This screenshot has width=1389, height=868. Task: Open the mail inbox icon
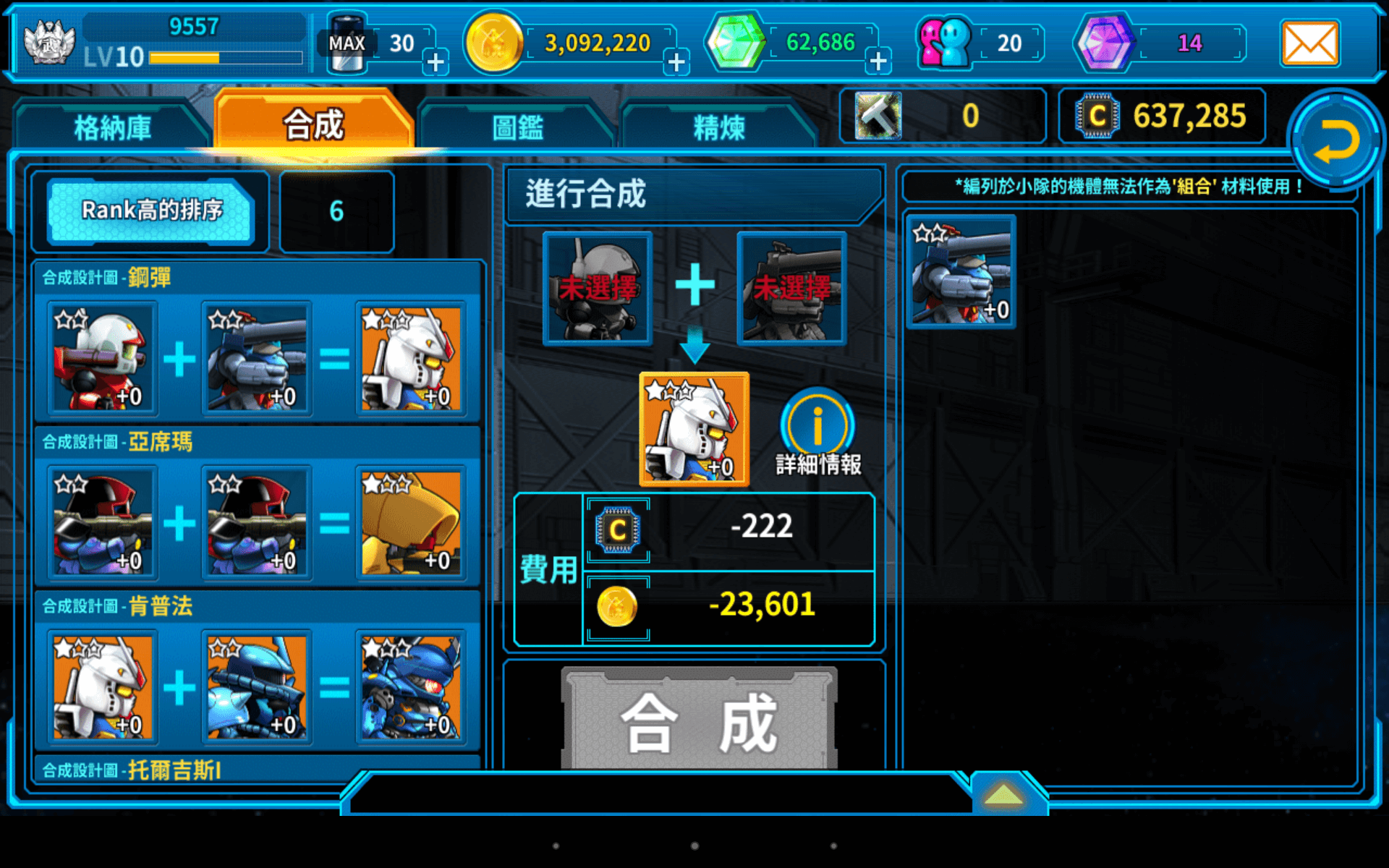click(1310, 43)
